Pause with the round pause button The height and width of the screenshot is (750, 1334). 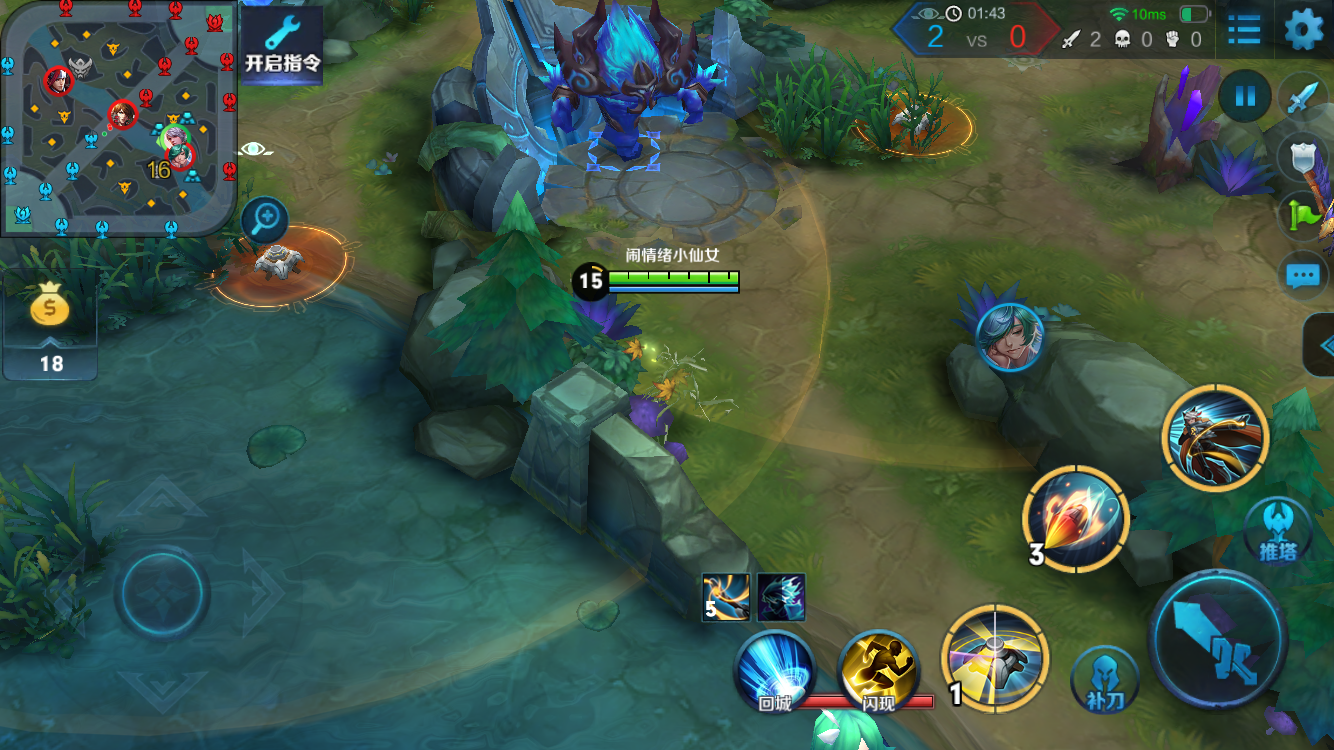click(x=1245, y=97)
